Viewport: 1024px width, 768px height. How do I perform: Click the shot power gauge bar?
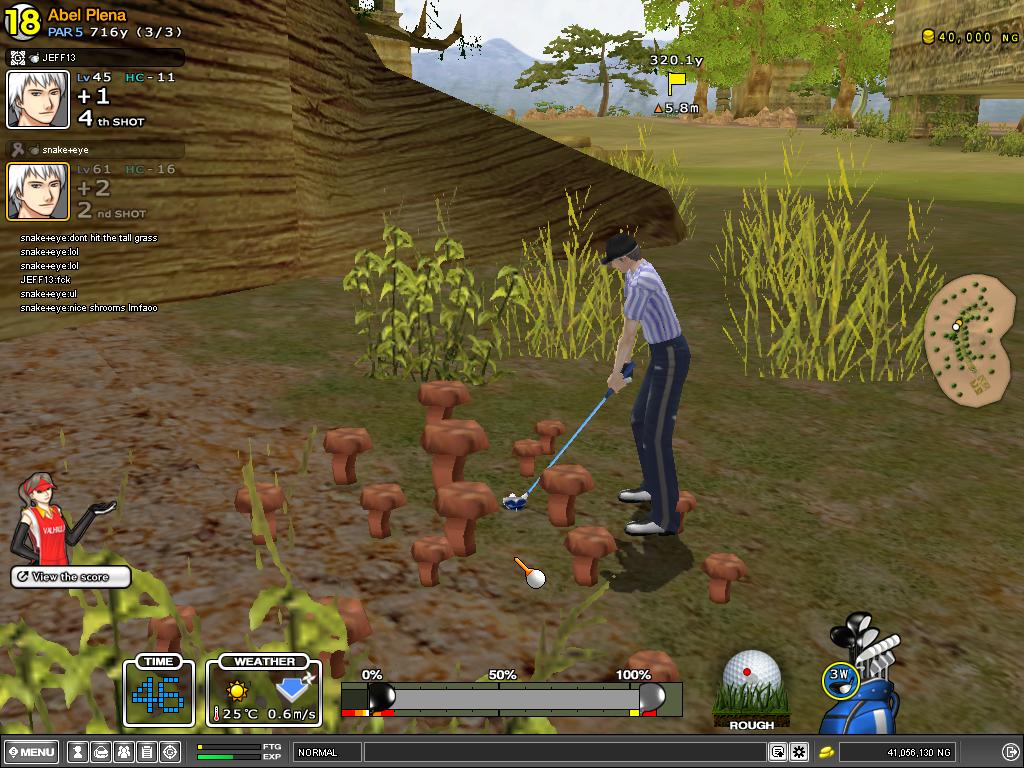tap(510, 697)
